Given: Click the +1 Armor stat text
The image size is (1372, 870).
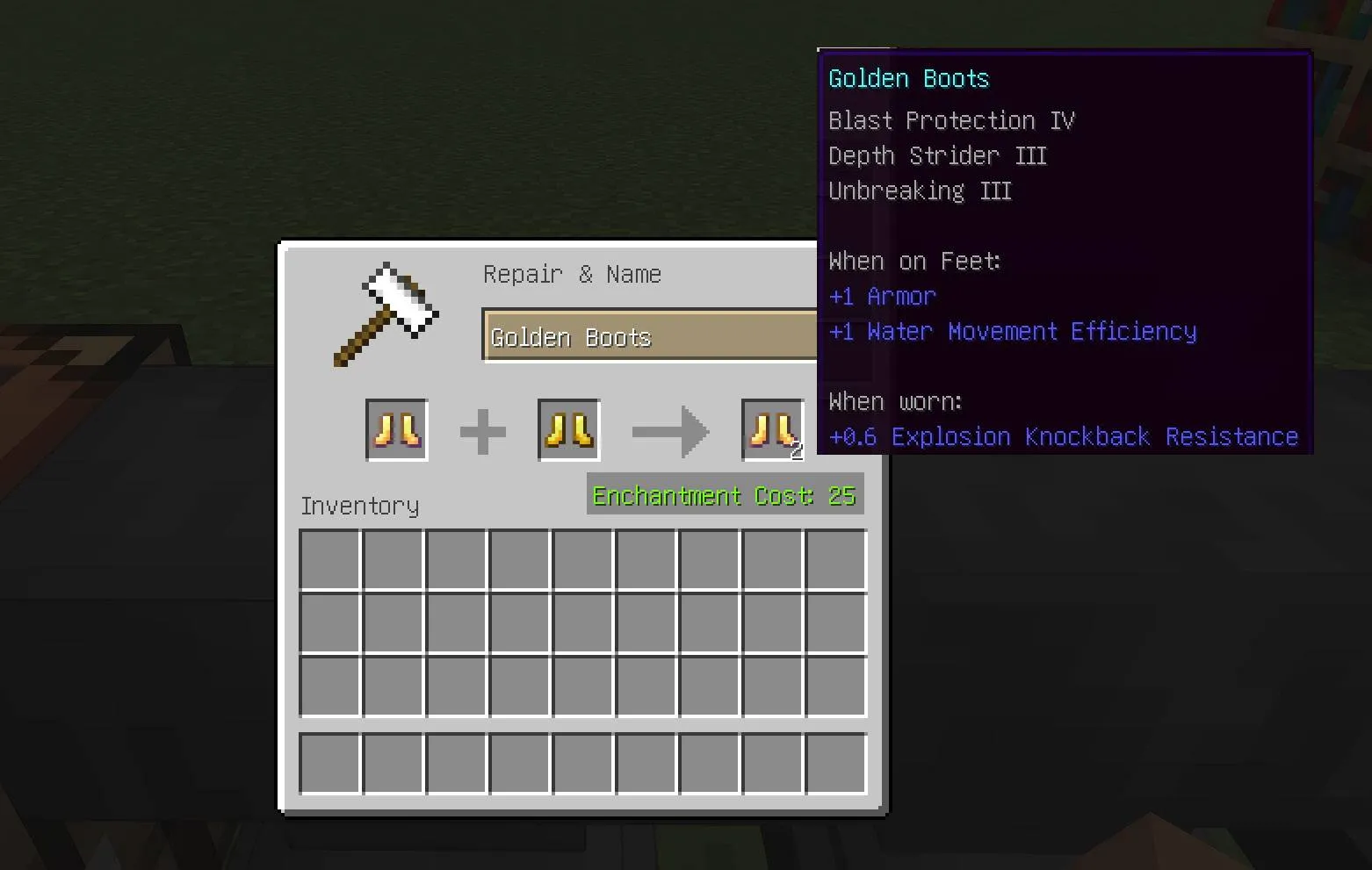Looking at the screenshot, I should pos(882,296).
